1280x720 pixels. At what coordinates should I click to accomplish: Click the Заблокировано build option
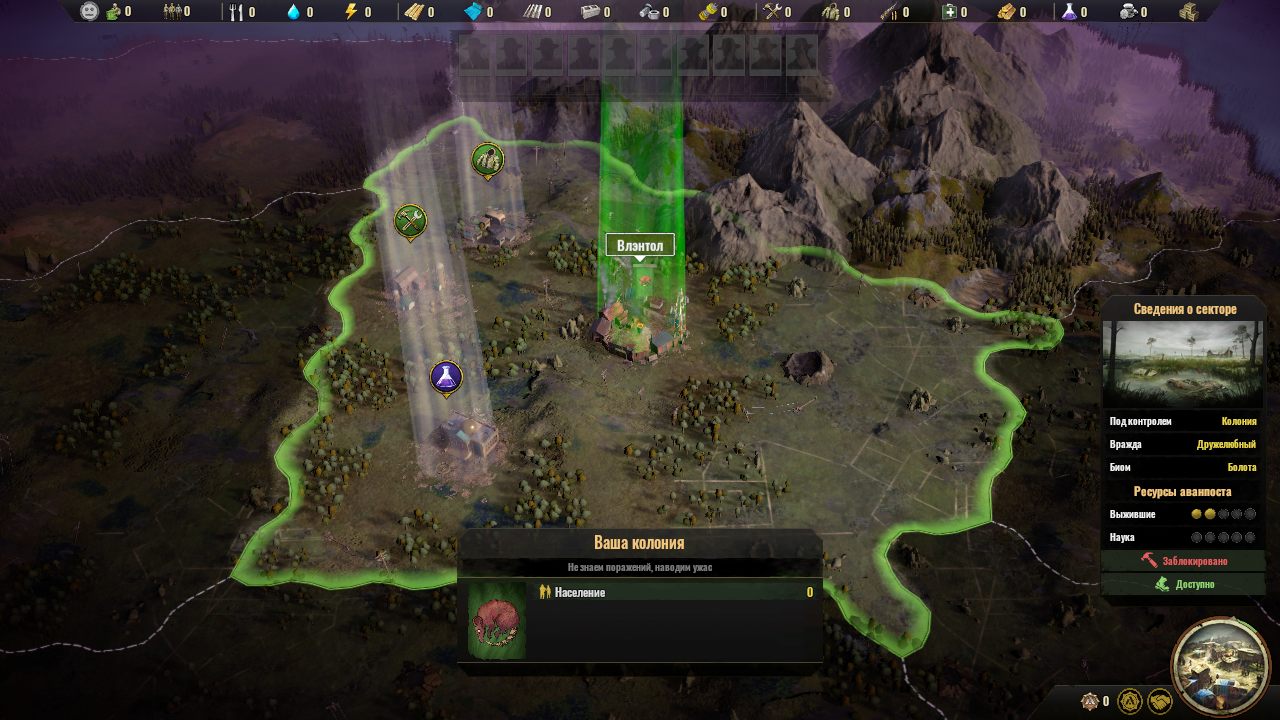[1183, 561]
